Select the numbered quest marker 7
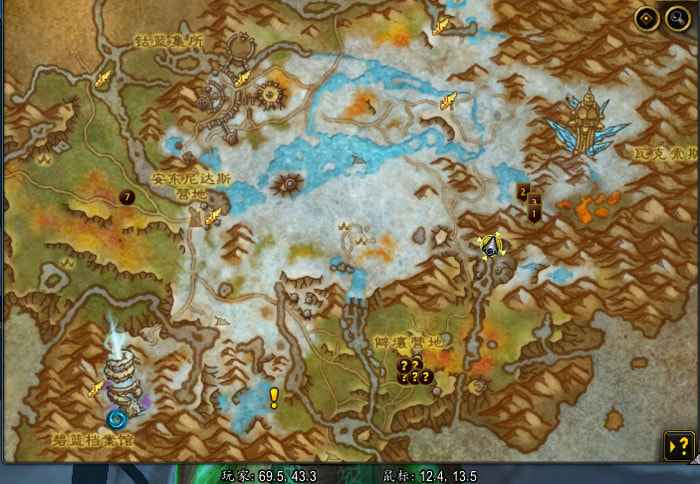Viewport: 700px width, 484px height. (x=127, y=197)
